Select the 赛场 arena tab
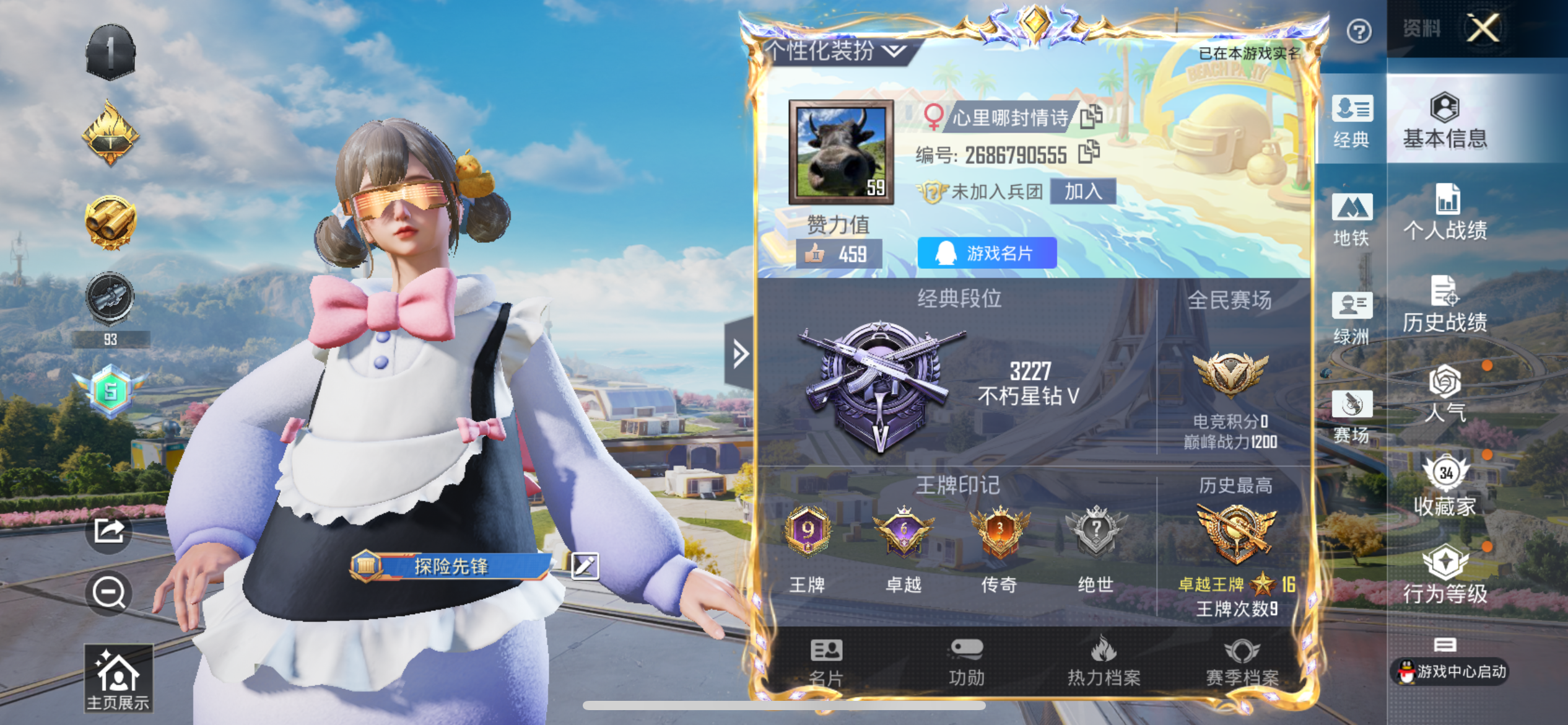 [x=1351, y=416]
